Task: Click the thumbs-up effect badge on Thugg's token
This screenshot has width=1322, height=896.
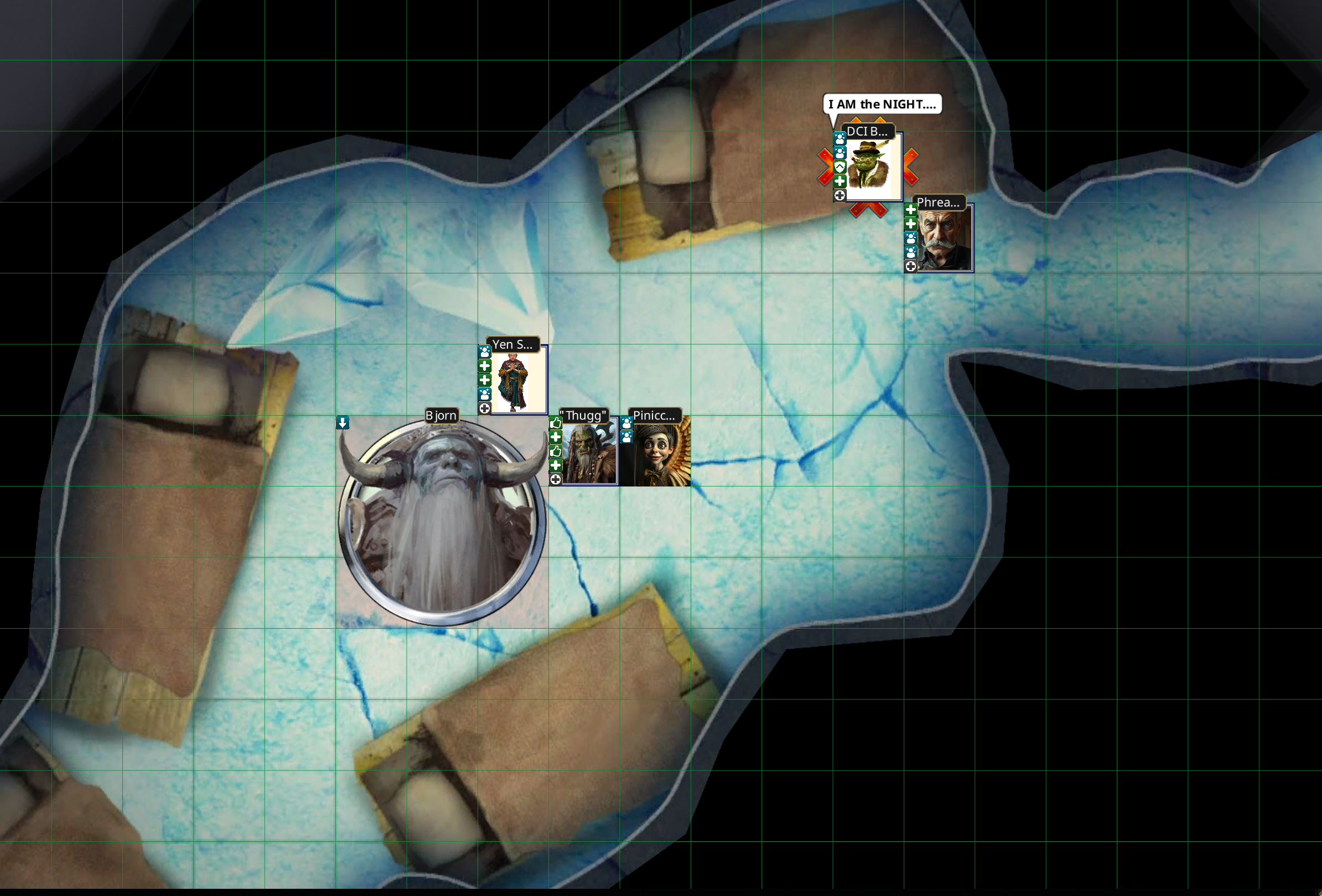Action: (x=556, y=423)
